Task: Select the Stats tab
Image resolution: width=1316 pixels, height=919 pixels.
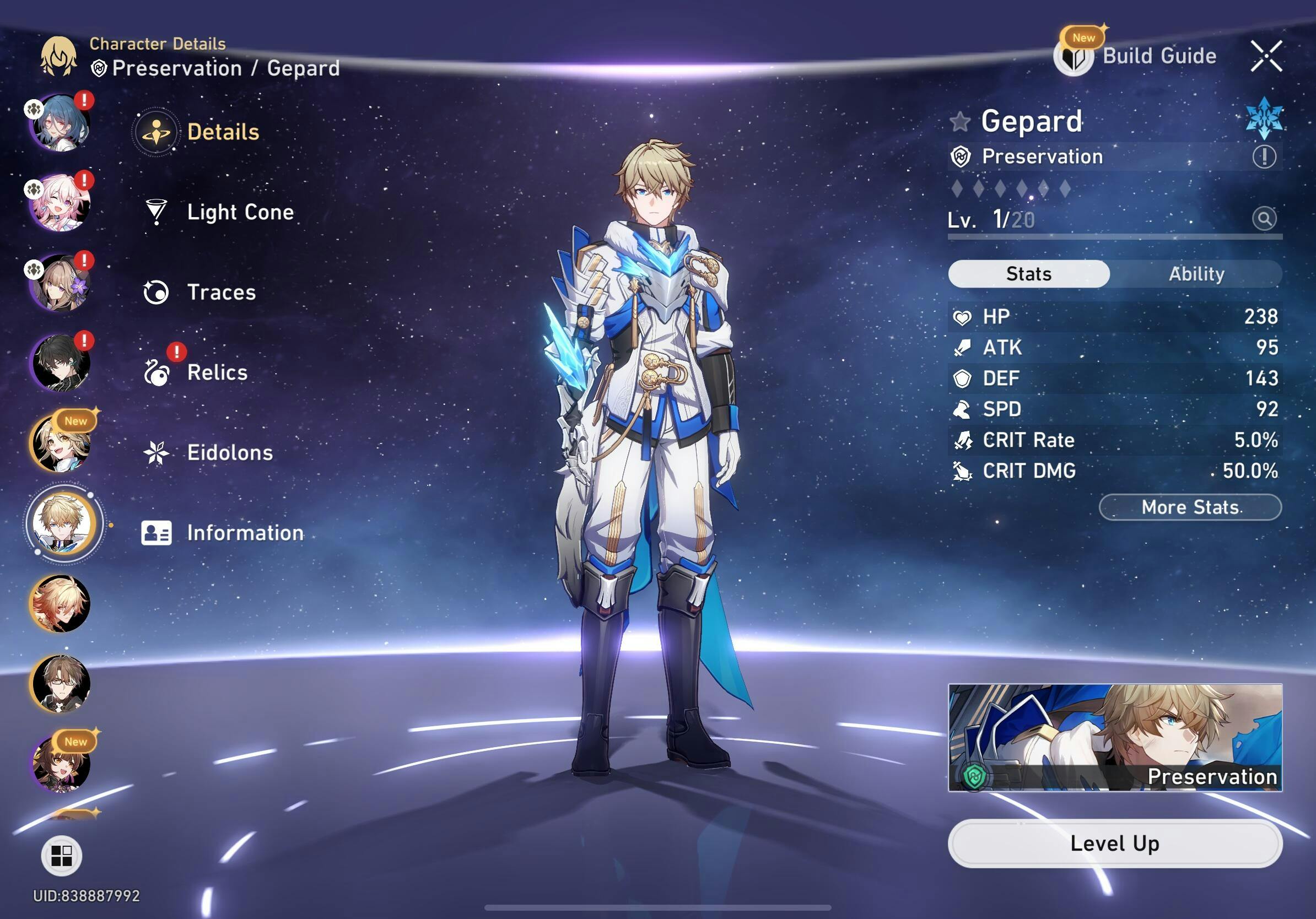Action: point(1028,274)
